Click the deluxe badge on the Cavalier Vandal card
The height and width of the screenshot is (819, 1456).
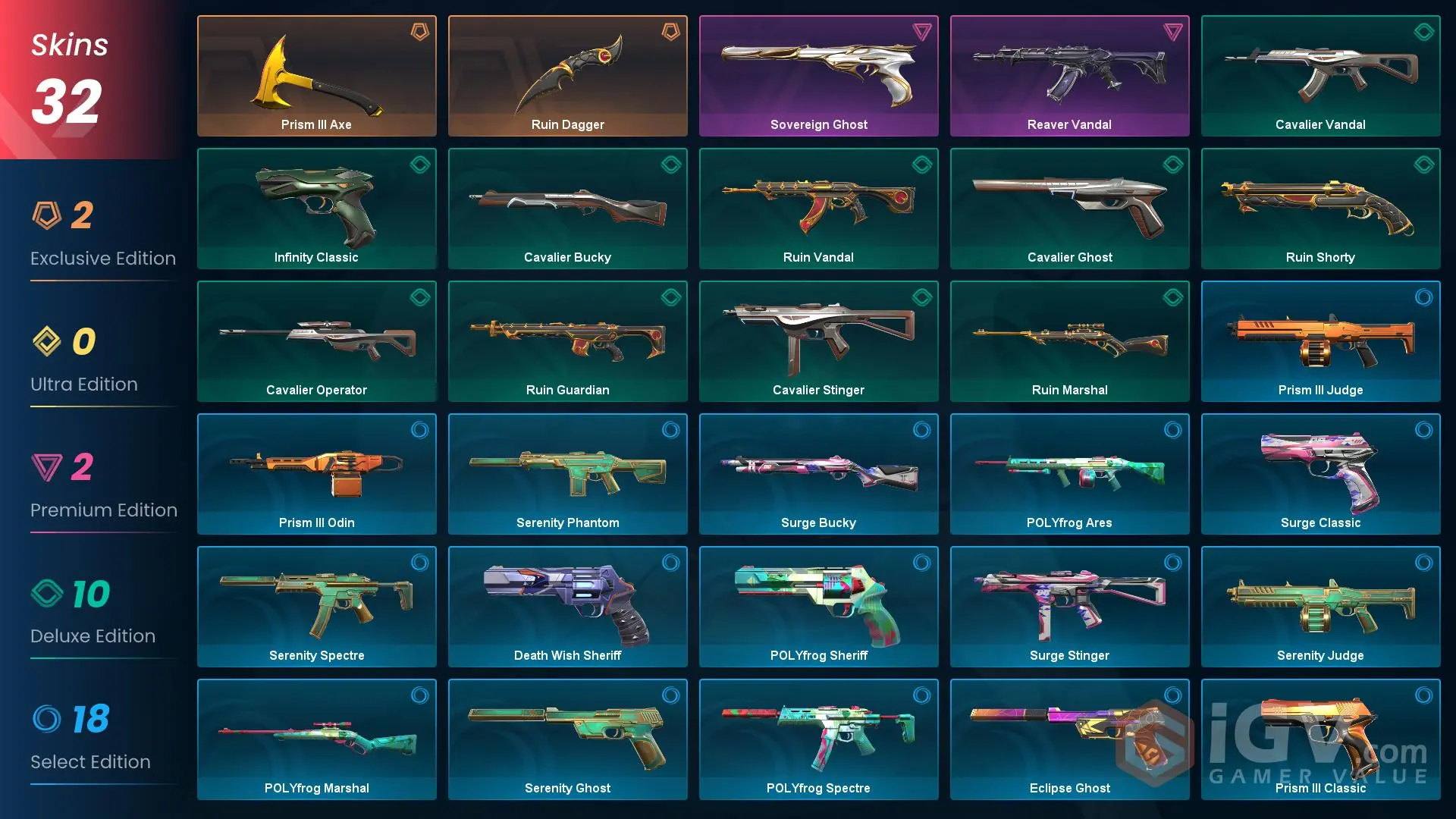(x=1423, y=32)
